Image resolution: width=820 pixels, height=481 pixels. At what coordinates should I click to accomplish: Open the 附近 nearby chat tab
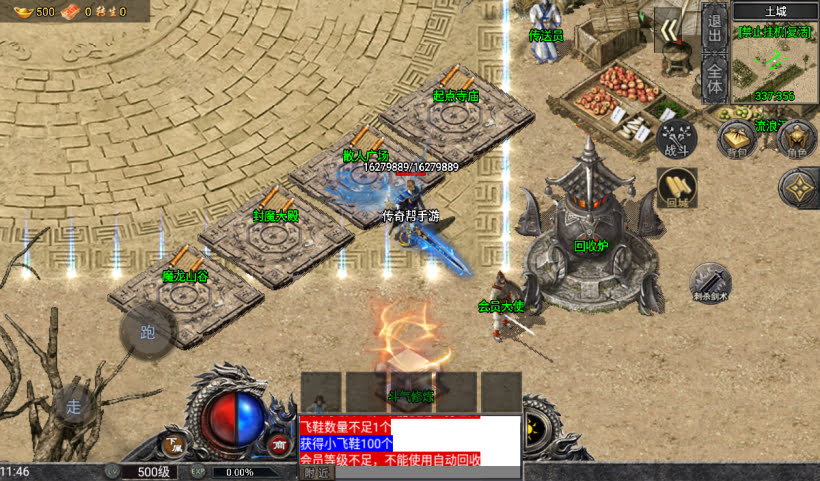(x=316, y=472)
